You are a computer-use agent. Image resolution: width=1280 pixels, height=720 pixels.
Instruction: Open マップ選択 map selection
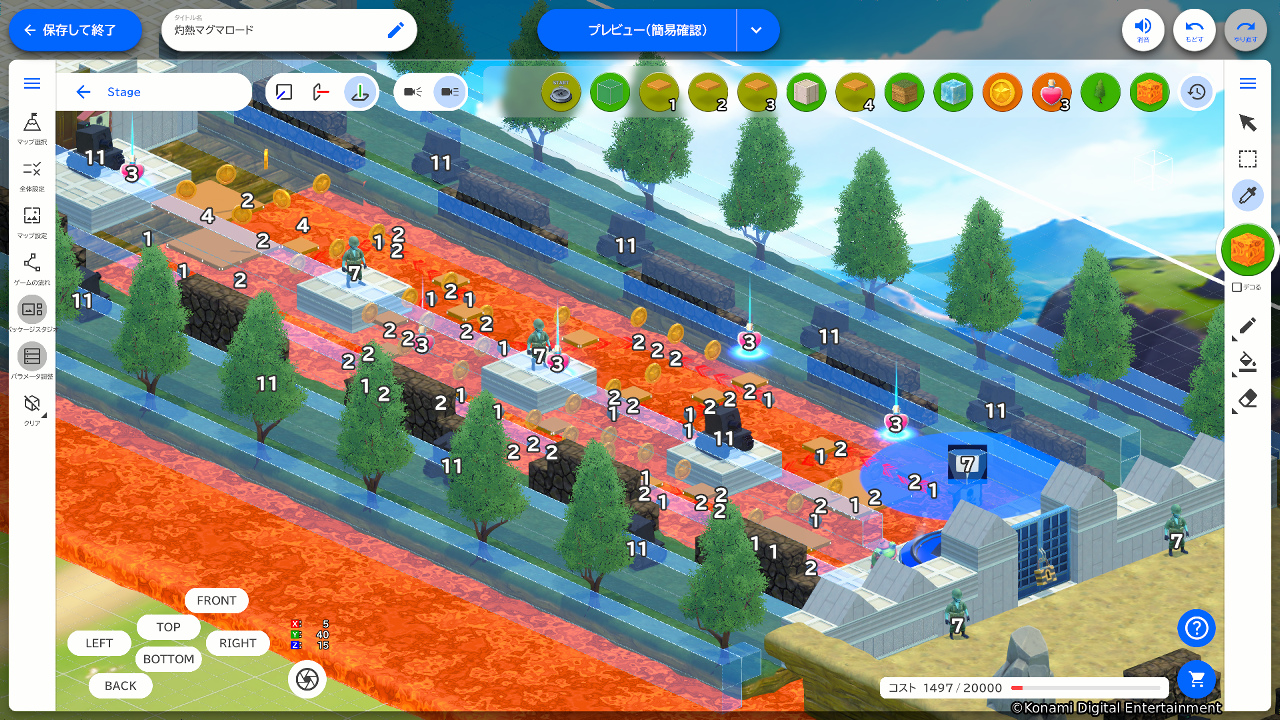coord(32,127)
